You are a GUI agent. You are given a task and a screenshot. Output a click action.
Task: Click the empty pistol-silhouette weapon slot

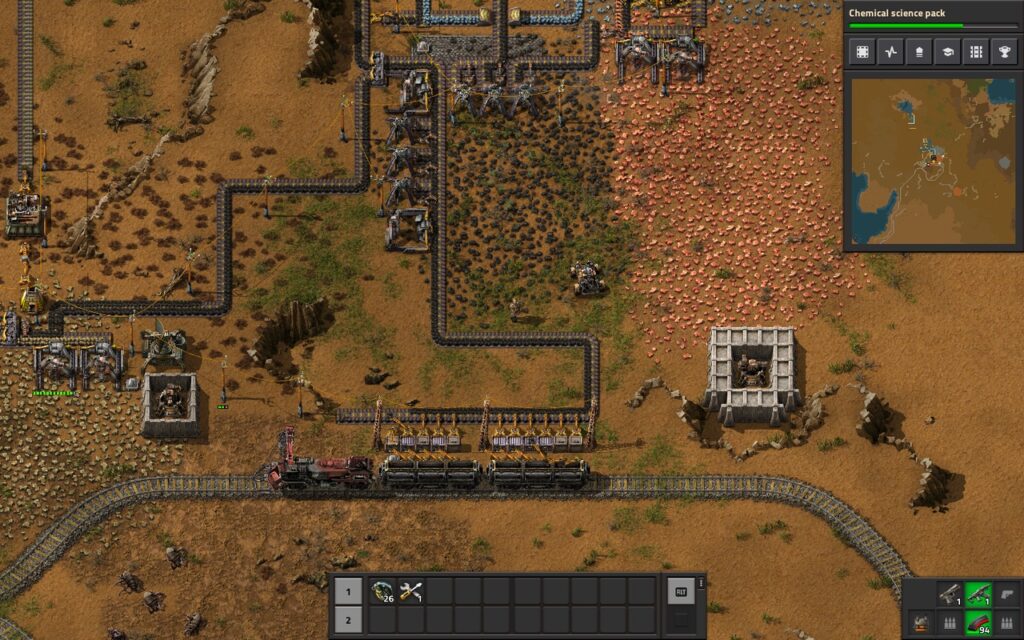[x=1007, y=595]
